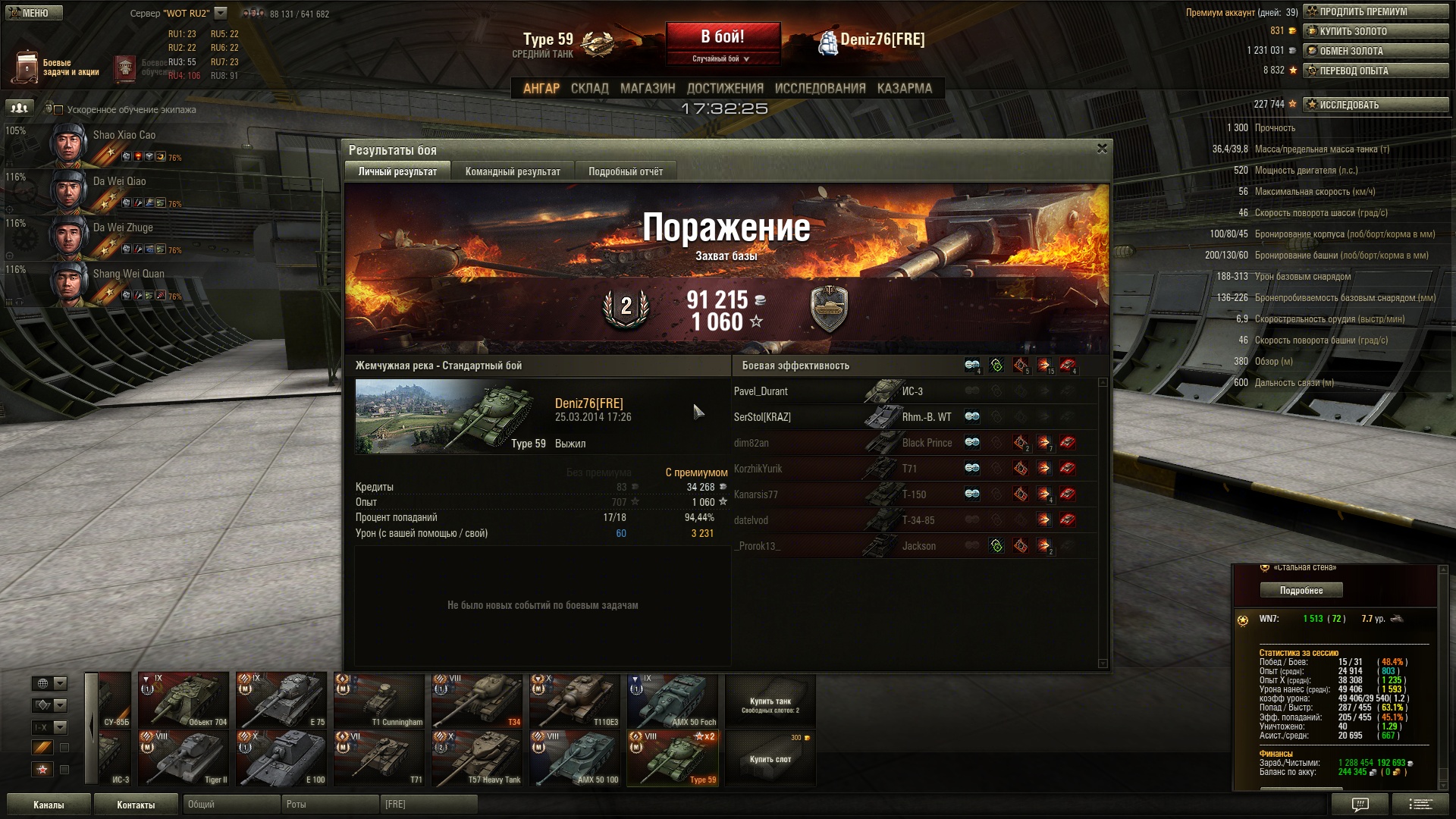Screen dimensions: 1456x819
Task: Click 'Купить золото' button
Action: tap(1375, 31)
